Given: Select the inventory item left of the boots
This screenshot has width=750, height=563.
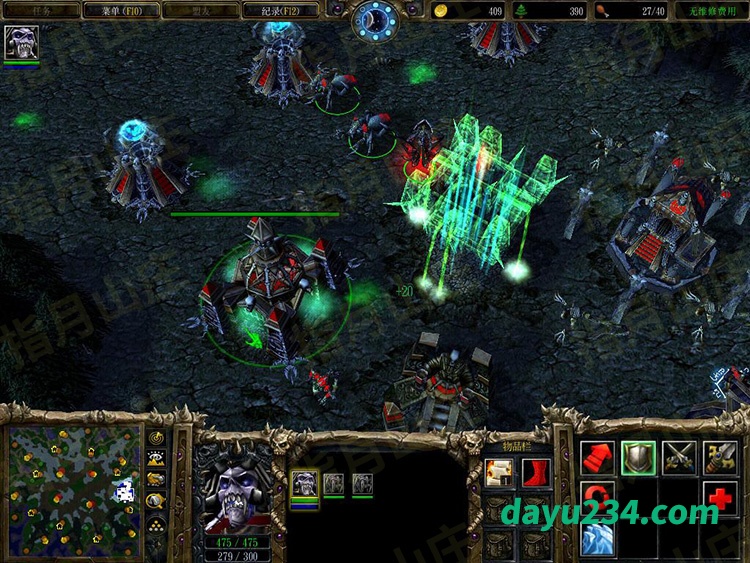Looking at the screenshot, I should [499, 473].
